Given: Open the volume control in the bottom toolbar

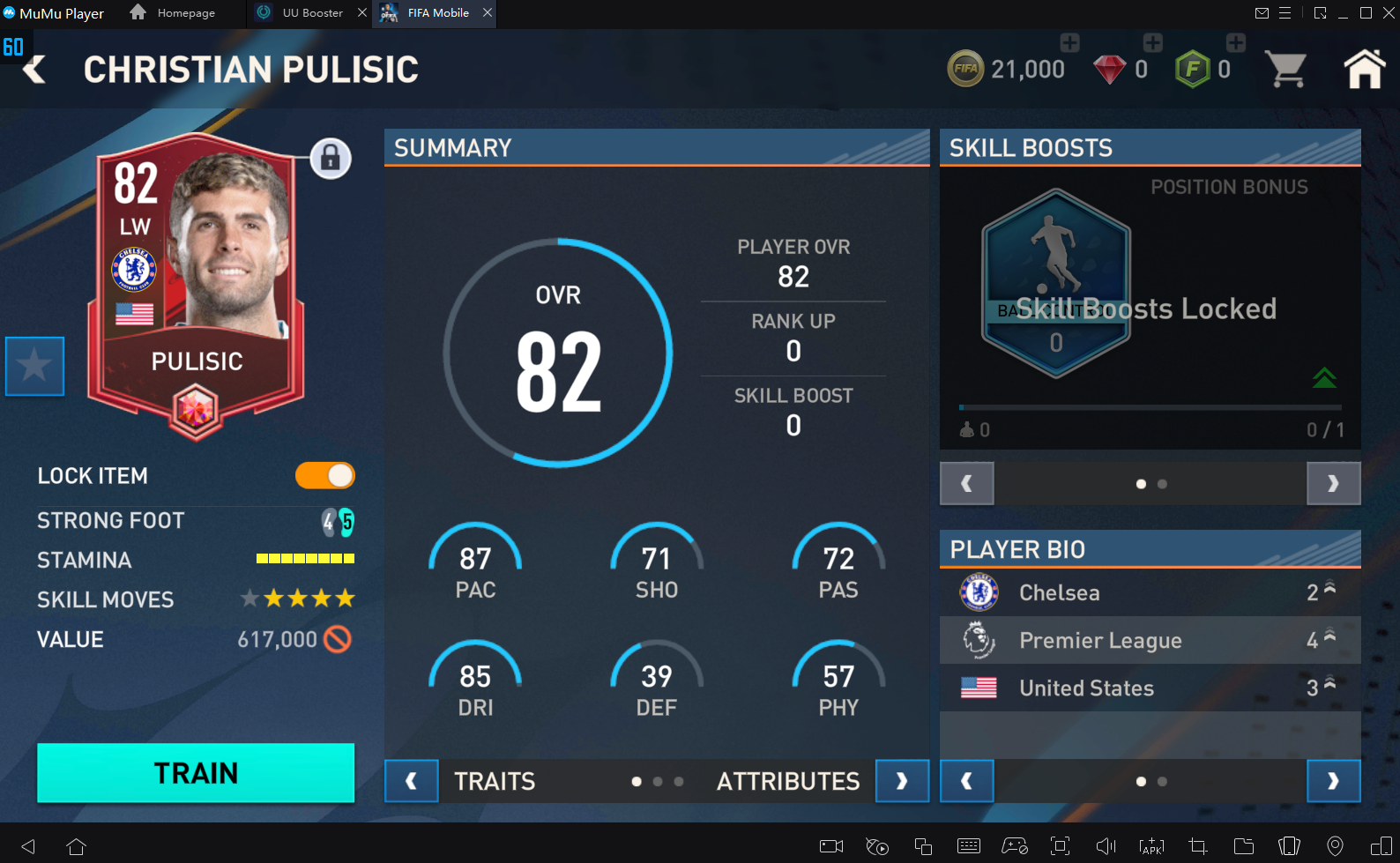Looking at the screenshot, I should [1106, 846].
